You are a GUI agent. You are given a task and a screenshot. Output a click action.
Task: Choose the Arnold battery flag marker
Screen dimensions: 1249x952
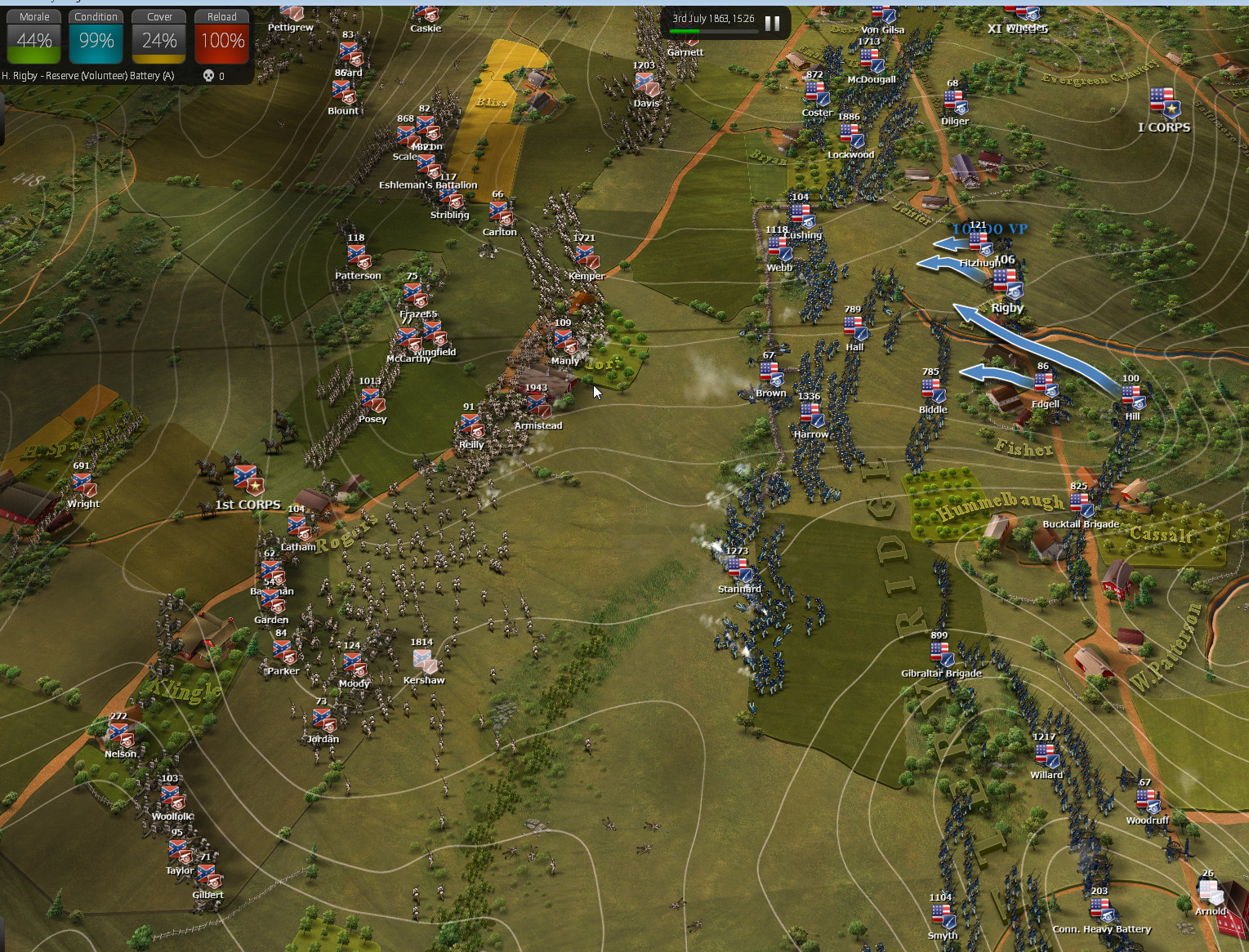point(1210,892)
